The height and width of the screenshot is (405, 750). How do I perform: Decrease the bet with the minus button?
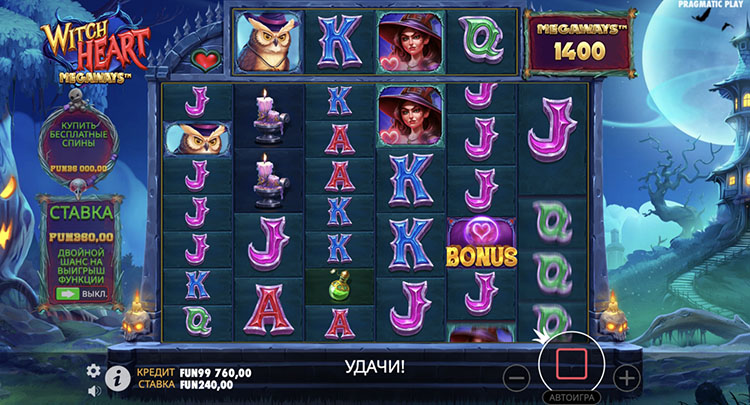click(x=516, y=377)
